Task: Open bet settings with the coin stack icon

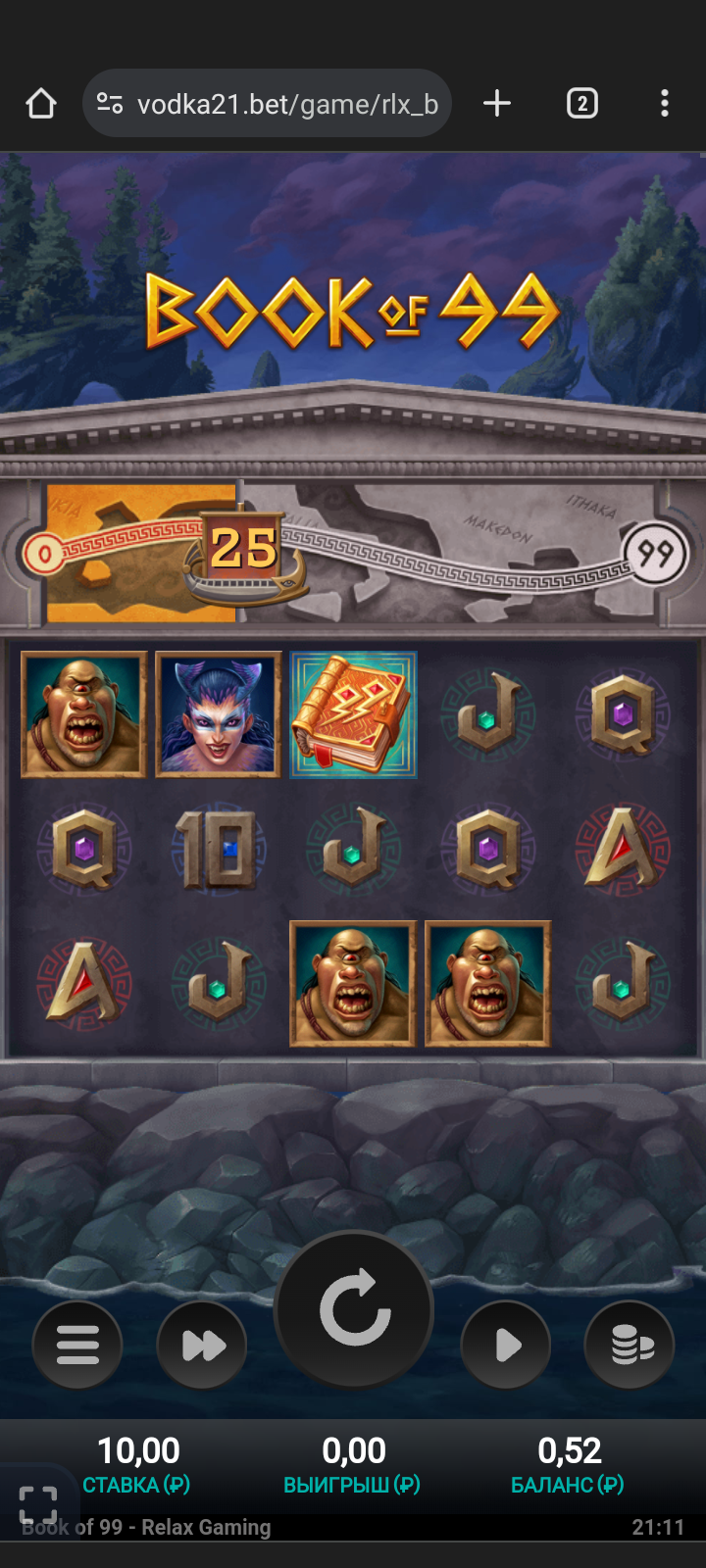Action: pyautogui.click(x=630, y=1346)
